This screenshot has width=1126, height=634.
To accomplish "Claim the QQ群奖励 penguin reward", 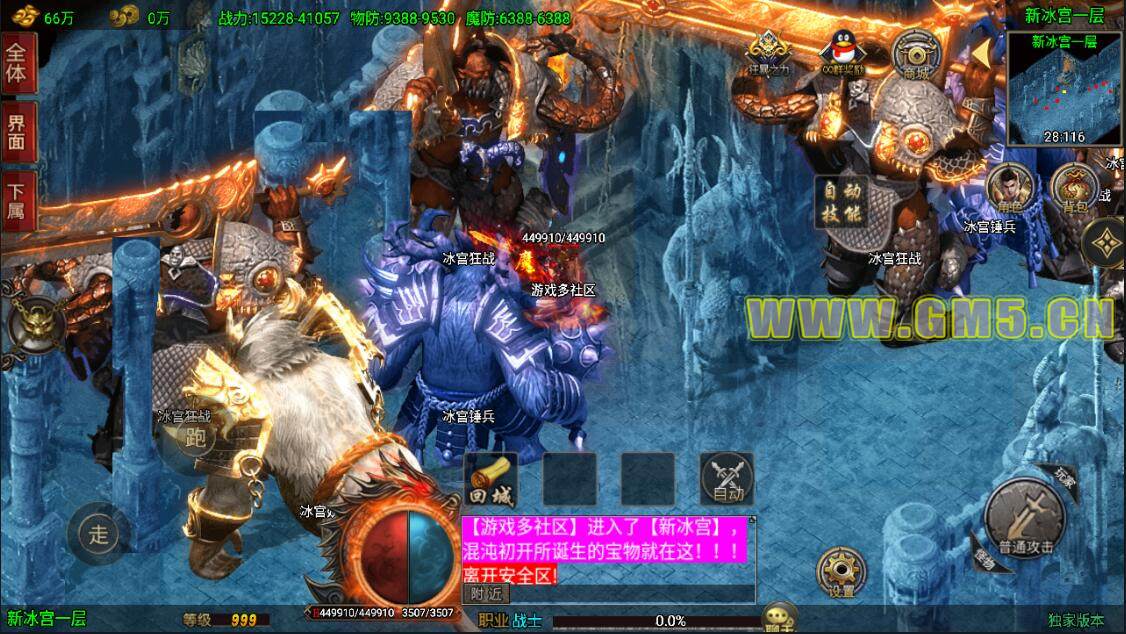I will [x=842, y=53].
